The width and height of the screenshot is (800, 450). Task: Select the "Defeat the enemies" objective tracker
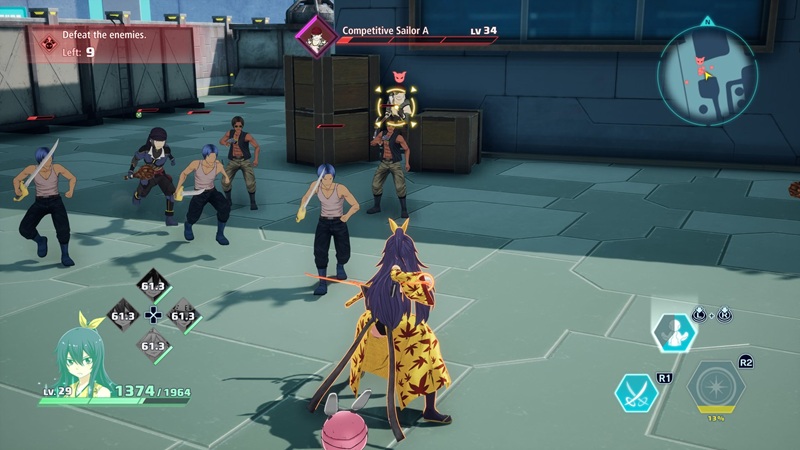(x=108, y=43)
